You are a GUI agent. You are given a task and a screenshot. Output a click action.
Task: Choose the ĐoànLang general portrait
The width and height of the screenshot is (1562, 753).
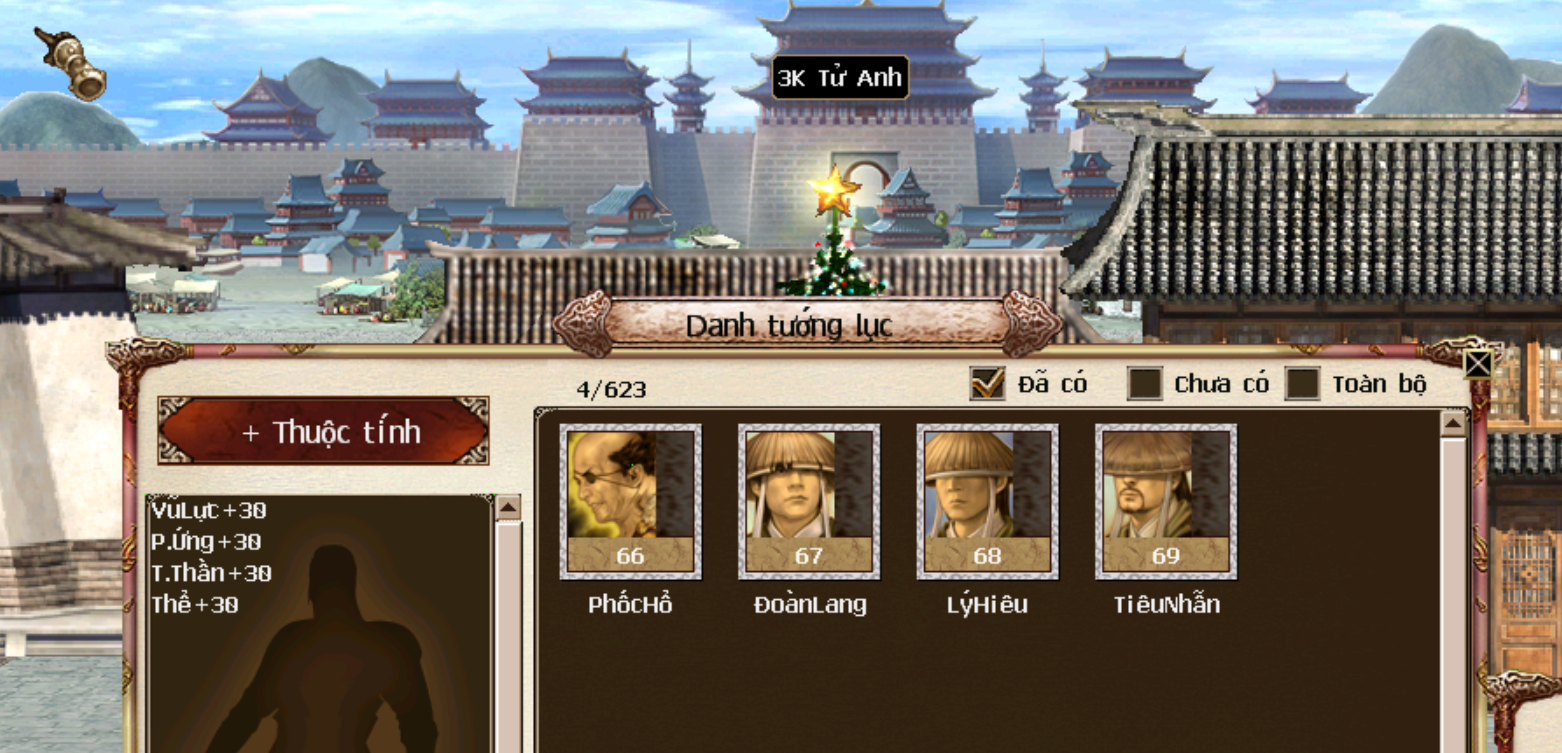click(x=808, y=502)
